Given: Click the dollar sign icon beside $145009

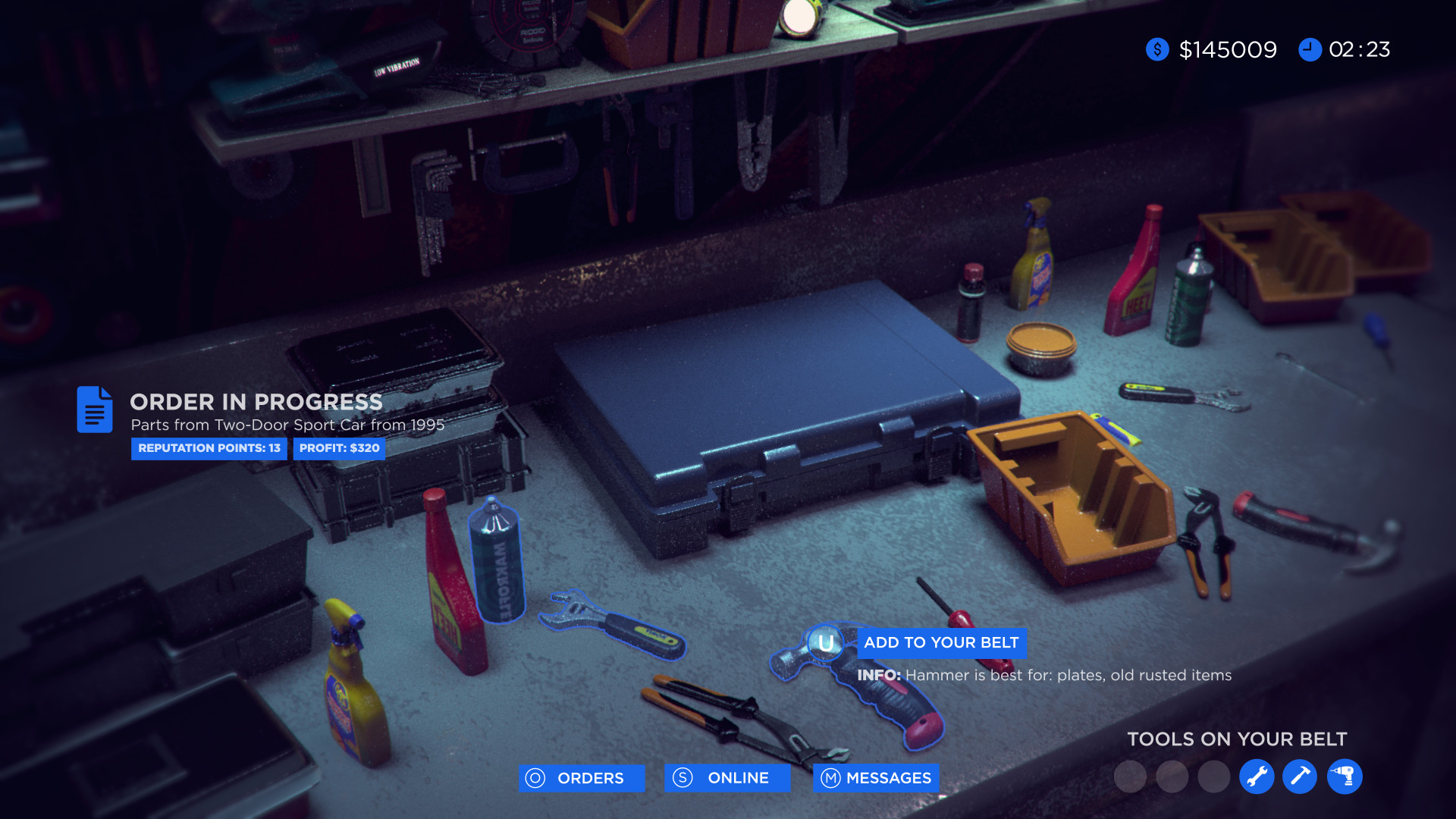Looking at the screenshot, I should (x=1156, y=49).
